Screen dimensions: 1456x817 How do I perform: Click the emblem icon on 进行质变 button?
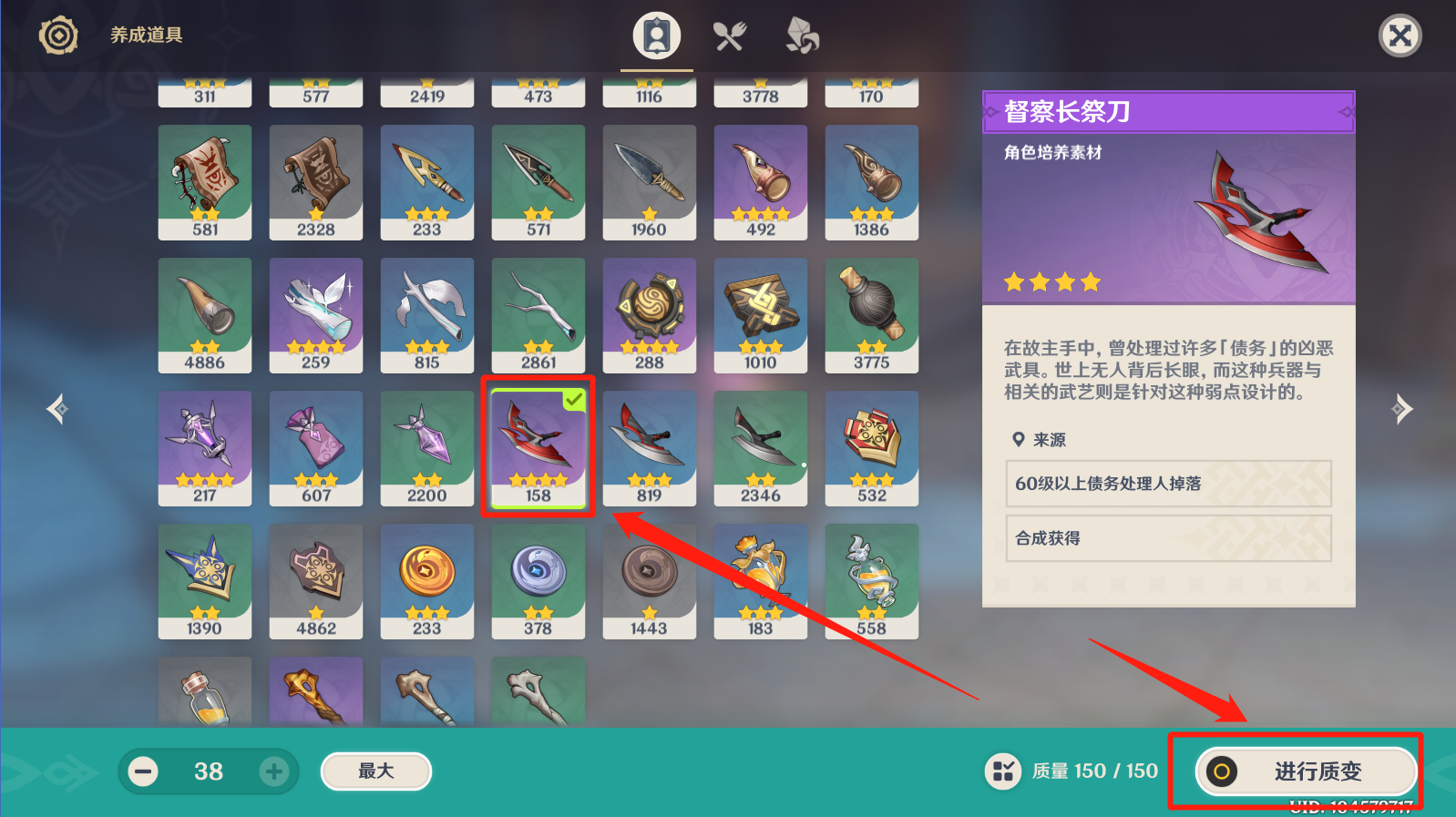(1222, 771)
